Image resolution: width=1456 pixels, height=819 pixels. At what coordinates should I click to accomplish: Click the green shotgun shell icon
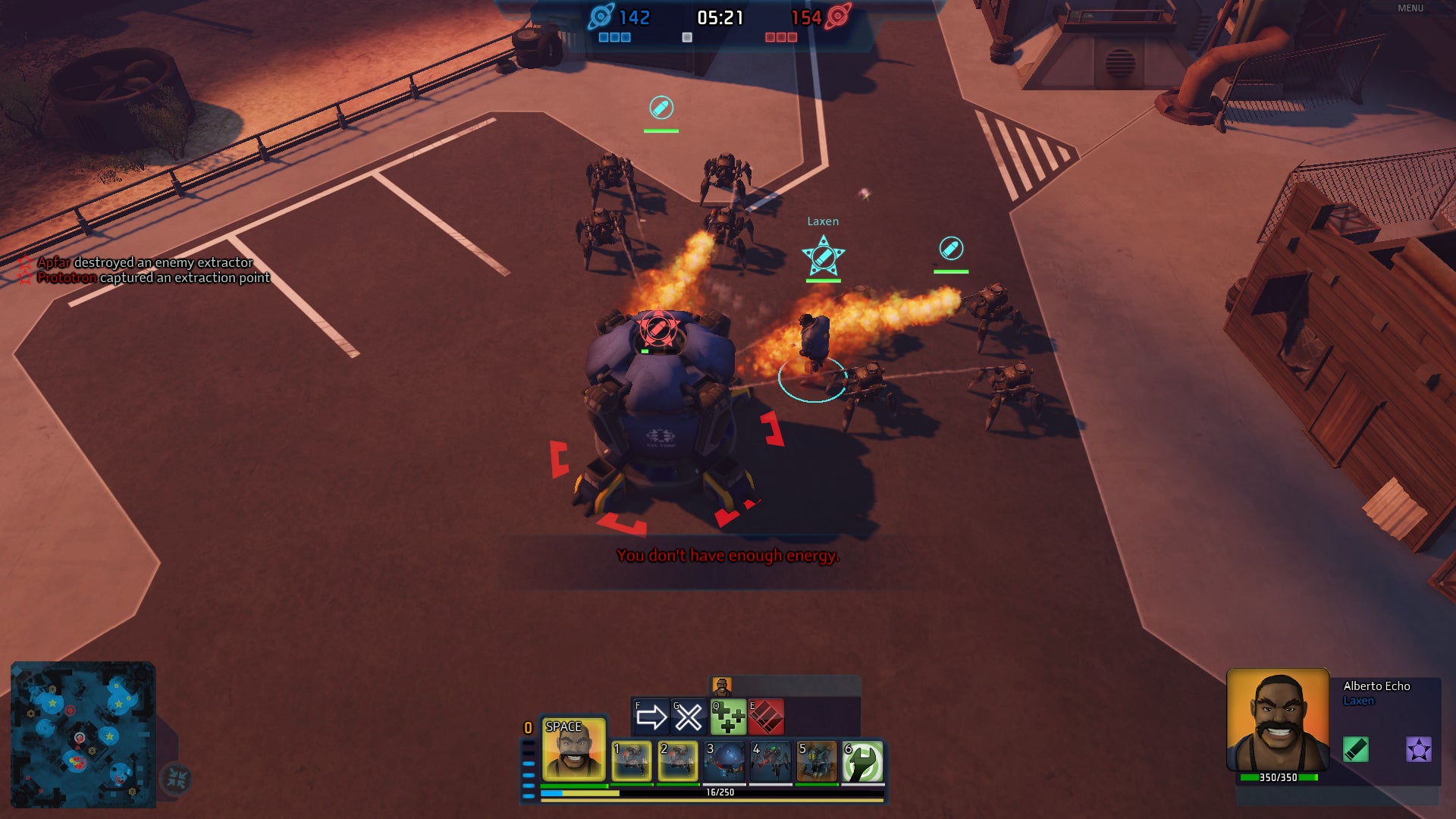(x=1355, y=749)
